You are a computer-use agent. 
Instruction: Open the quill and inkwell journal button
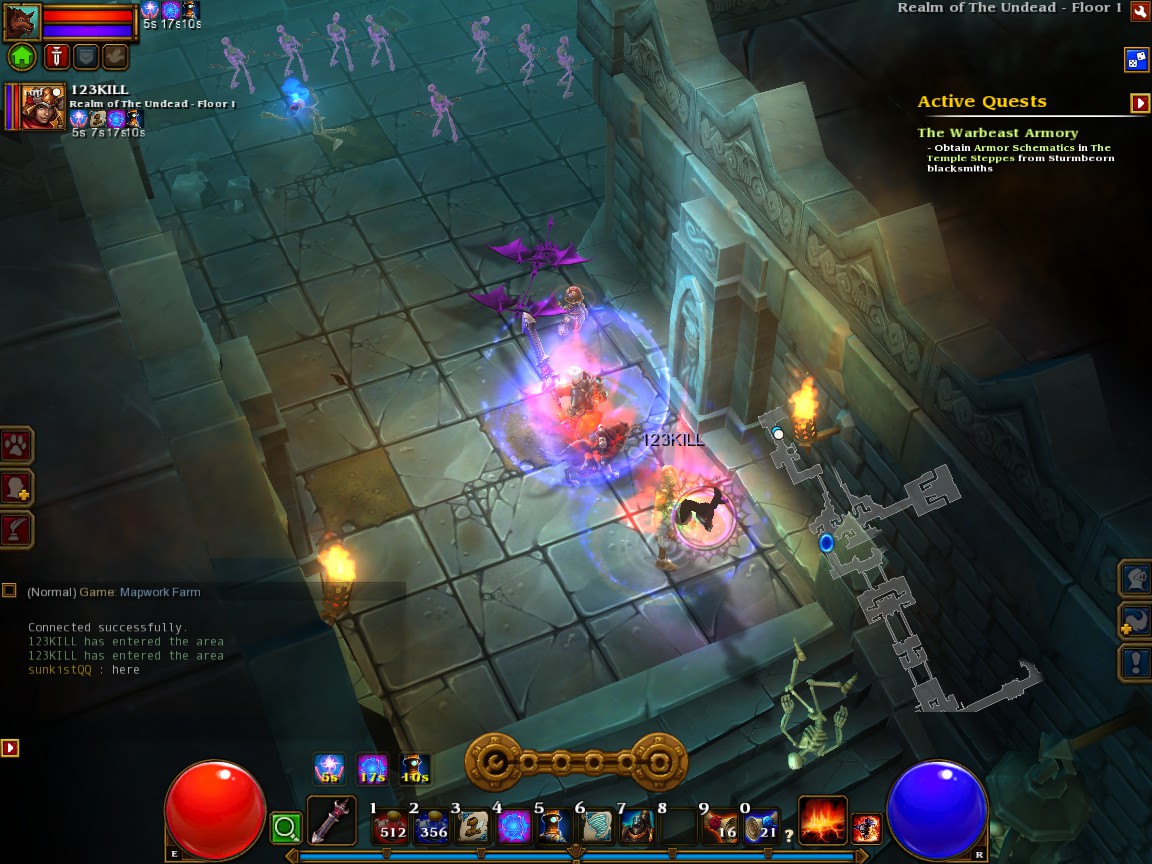17,529
